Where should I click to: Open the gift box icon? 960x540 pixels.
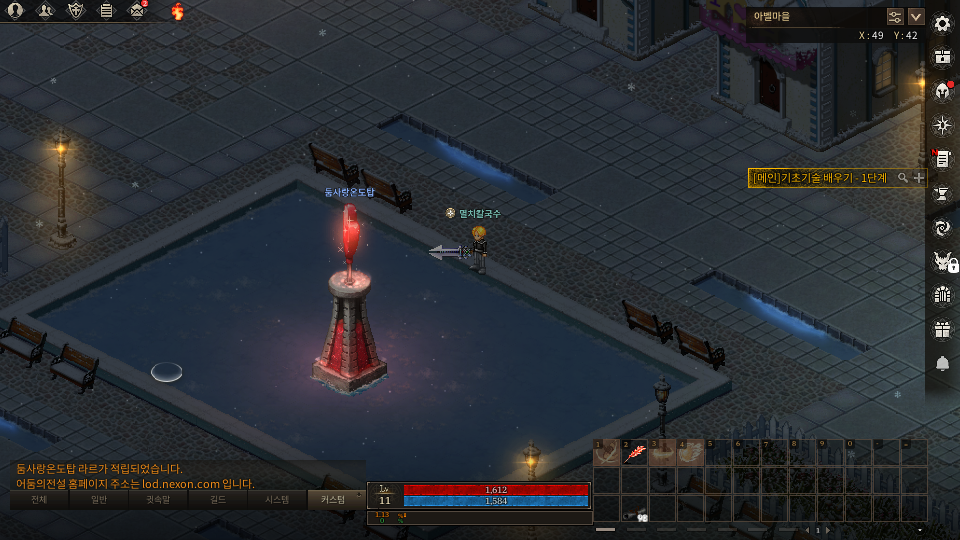tap(941, 329)
